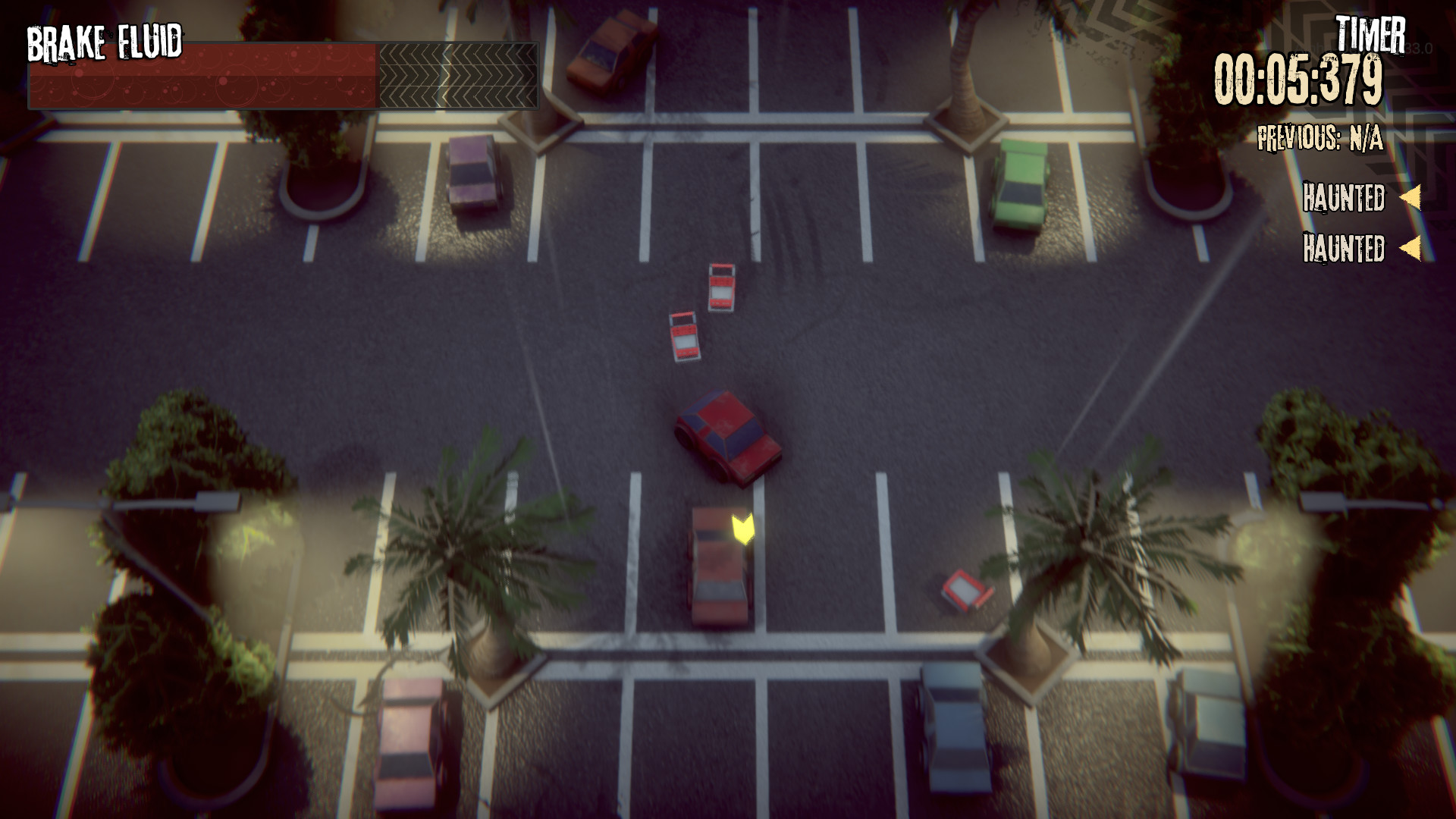Expand the first red toy truck near center
The image size is (1456, 819).
(x=722, y=288)
